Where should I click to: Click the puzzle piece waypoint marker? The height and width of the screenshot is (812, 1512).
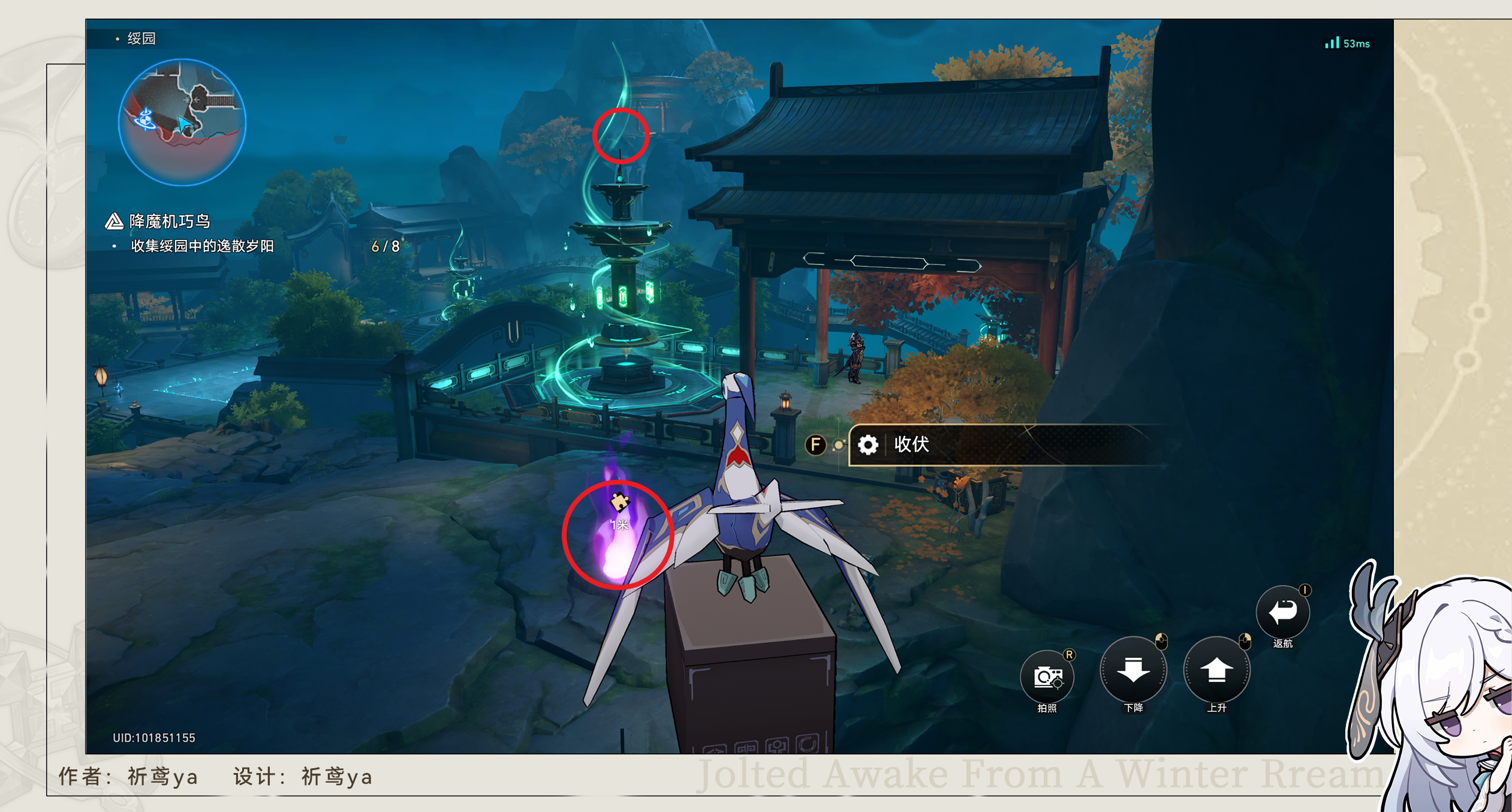click(x=619, y=501)
